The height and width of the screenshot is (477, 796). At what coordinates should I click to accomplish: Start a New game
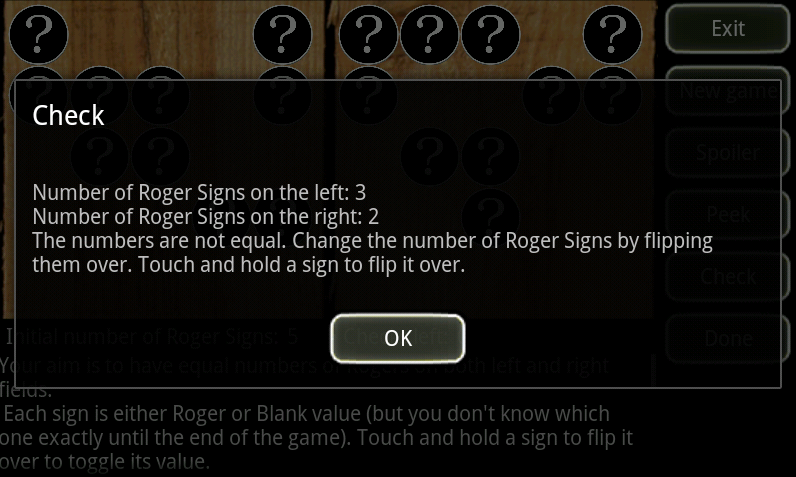[x=727, y=91]
